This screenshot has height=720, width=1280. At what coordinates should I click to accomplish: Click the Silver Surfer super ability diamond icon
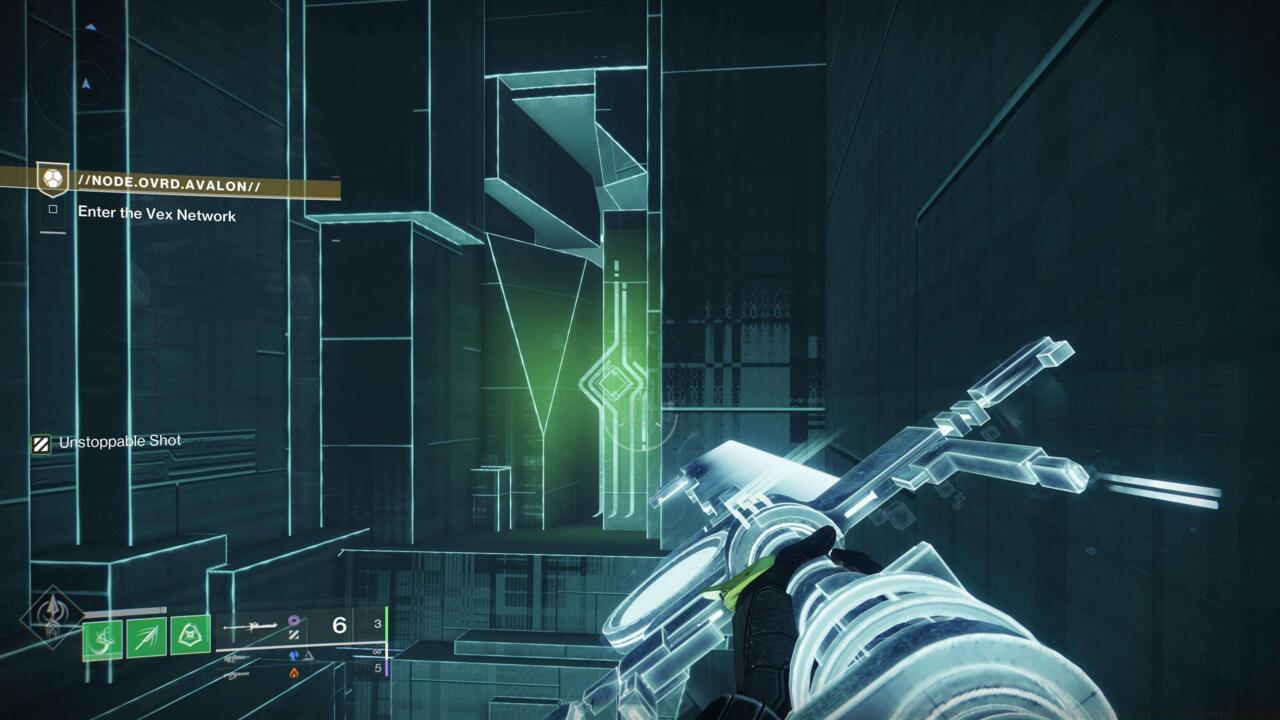[x=47, y=614]
